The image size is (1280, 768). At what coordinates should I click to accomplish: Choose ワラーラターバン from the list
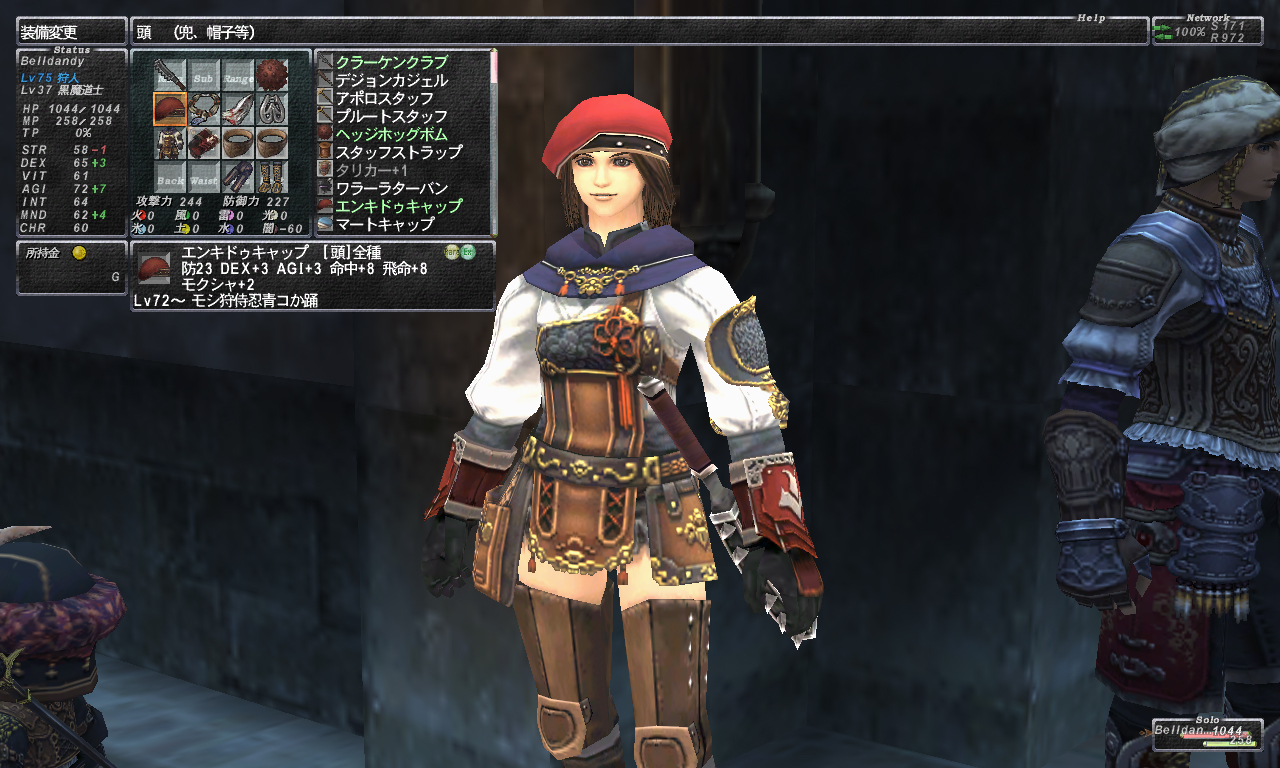click(x=391, y=188)
